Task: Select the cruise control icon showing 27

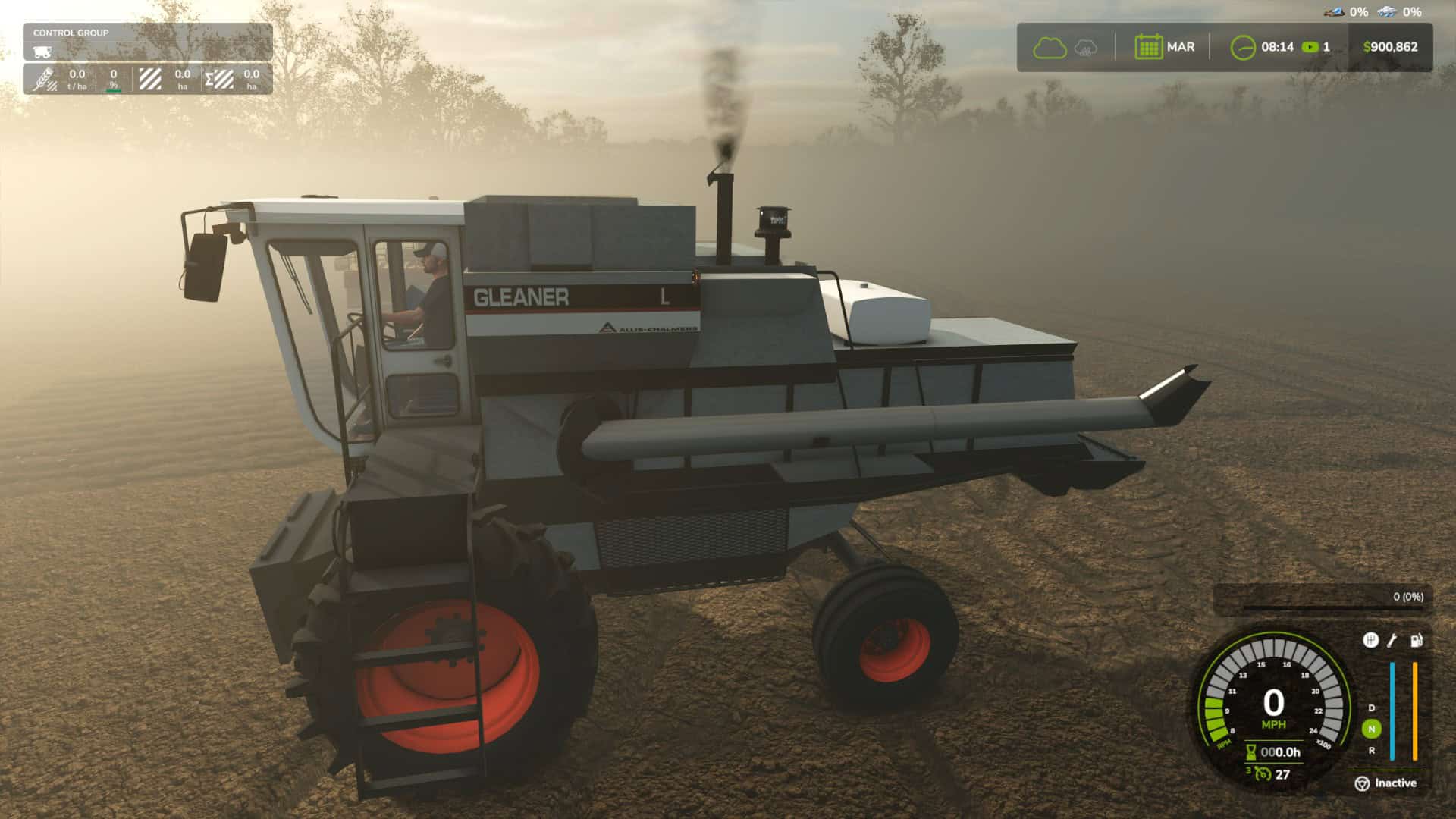Action: [1263, 774]
